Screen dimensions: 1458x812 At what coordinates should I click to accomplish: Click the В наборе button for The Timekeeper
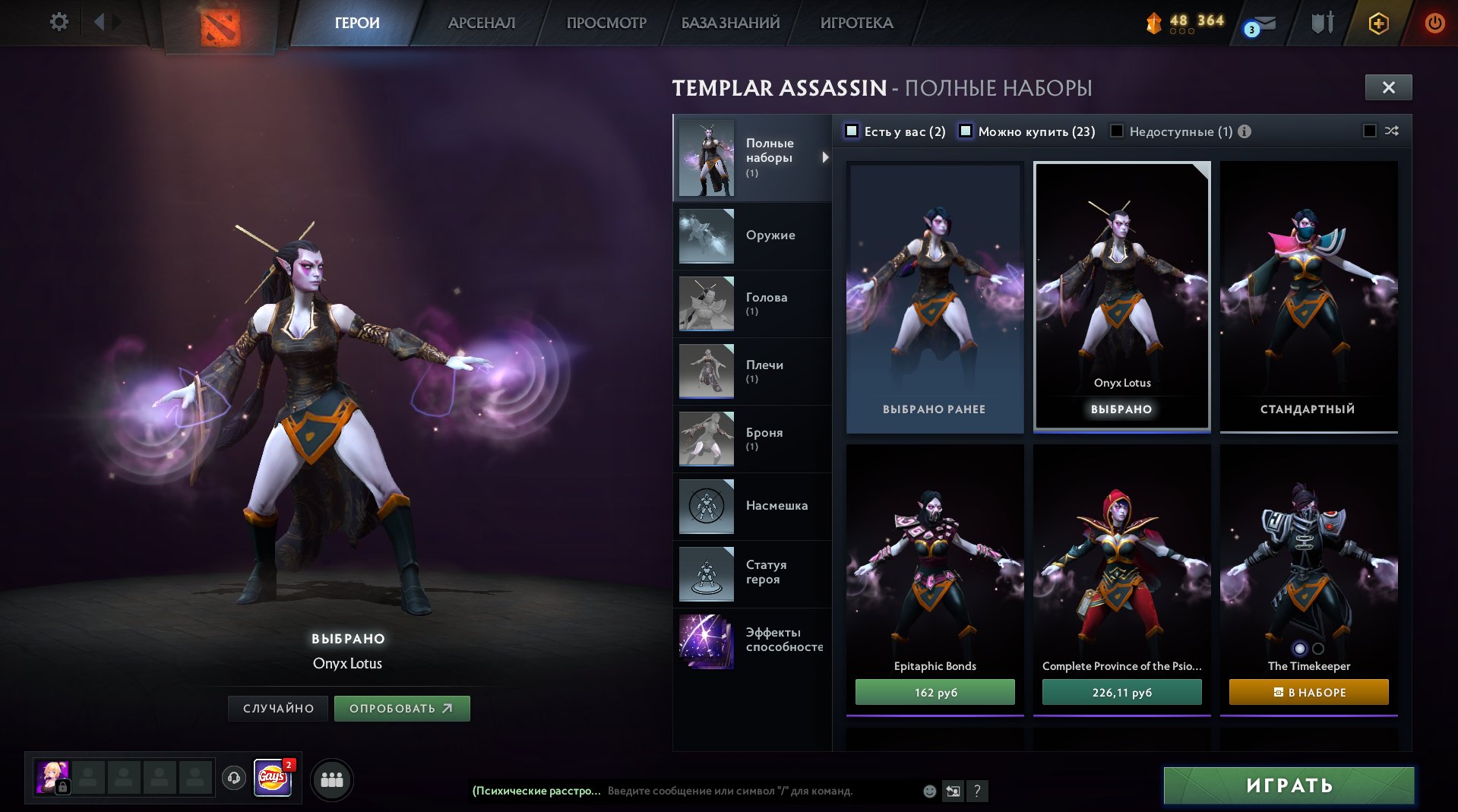click(1308, 692)
